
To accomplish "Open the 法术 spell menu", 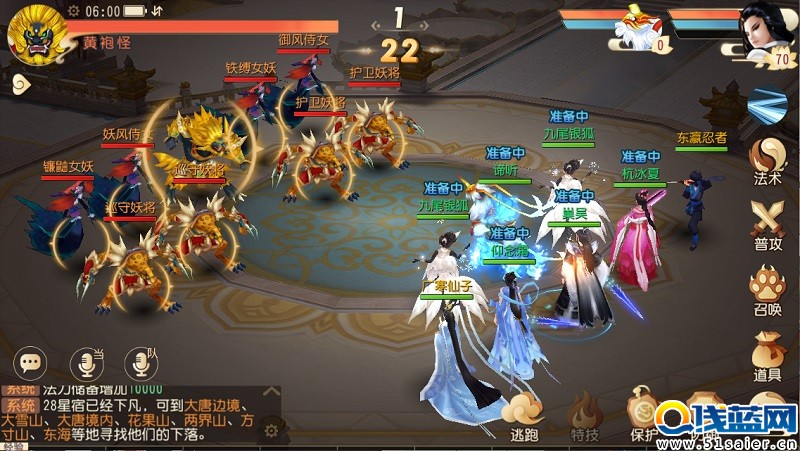I will 768,161.
